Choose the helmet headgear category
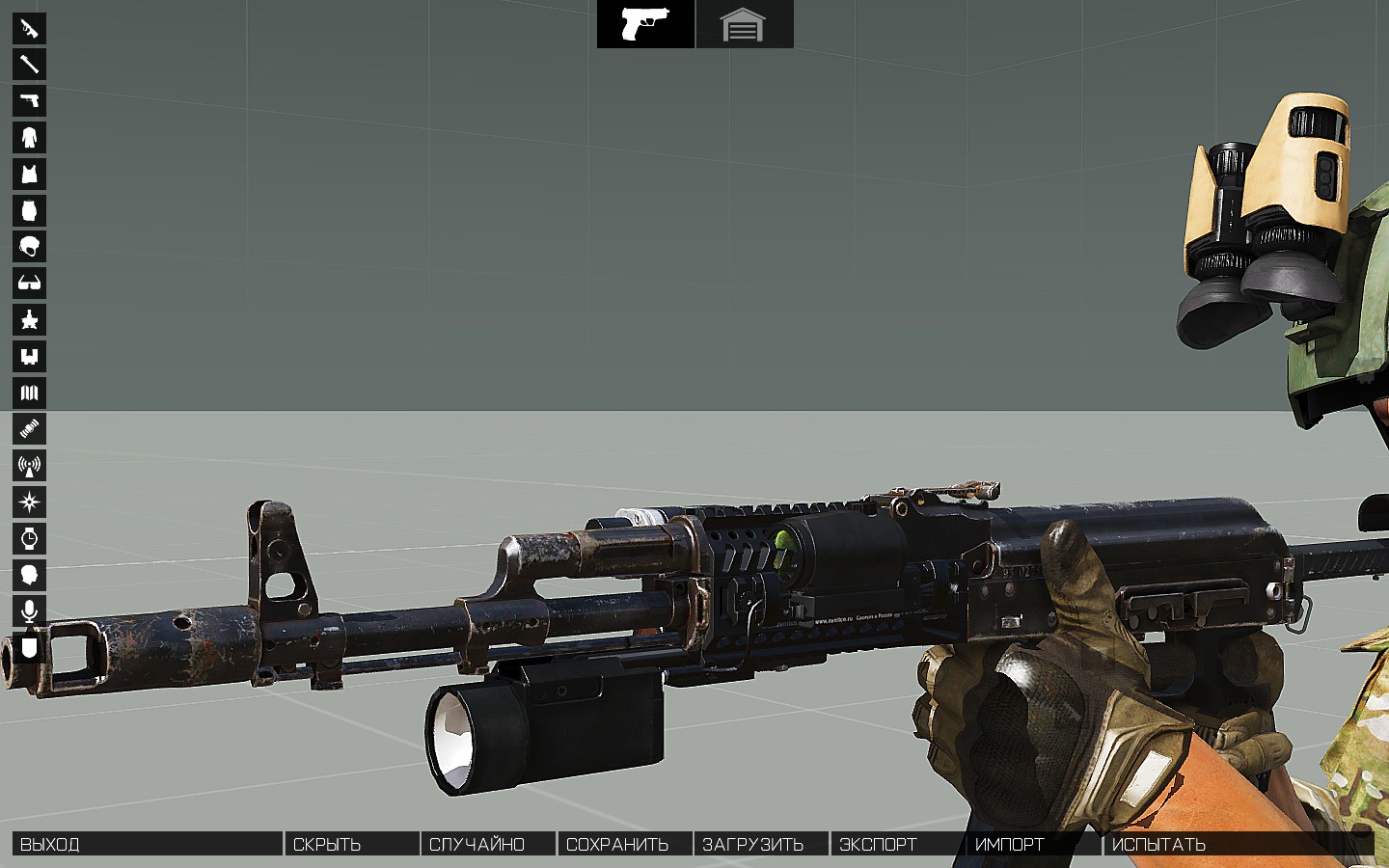This screenshot has width=1389, height=868. 29,247
